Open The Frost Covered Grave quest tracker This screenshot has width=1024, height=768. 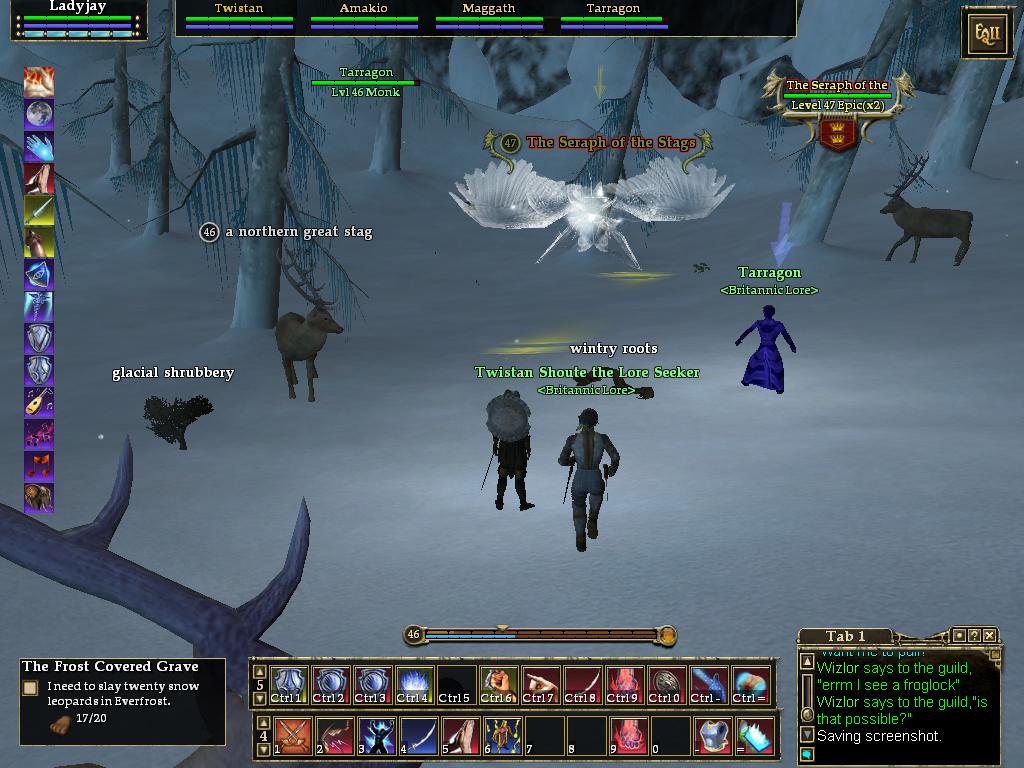point(110,666)
